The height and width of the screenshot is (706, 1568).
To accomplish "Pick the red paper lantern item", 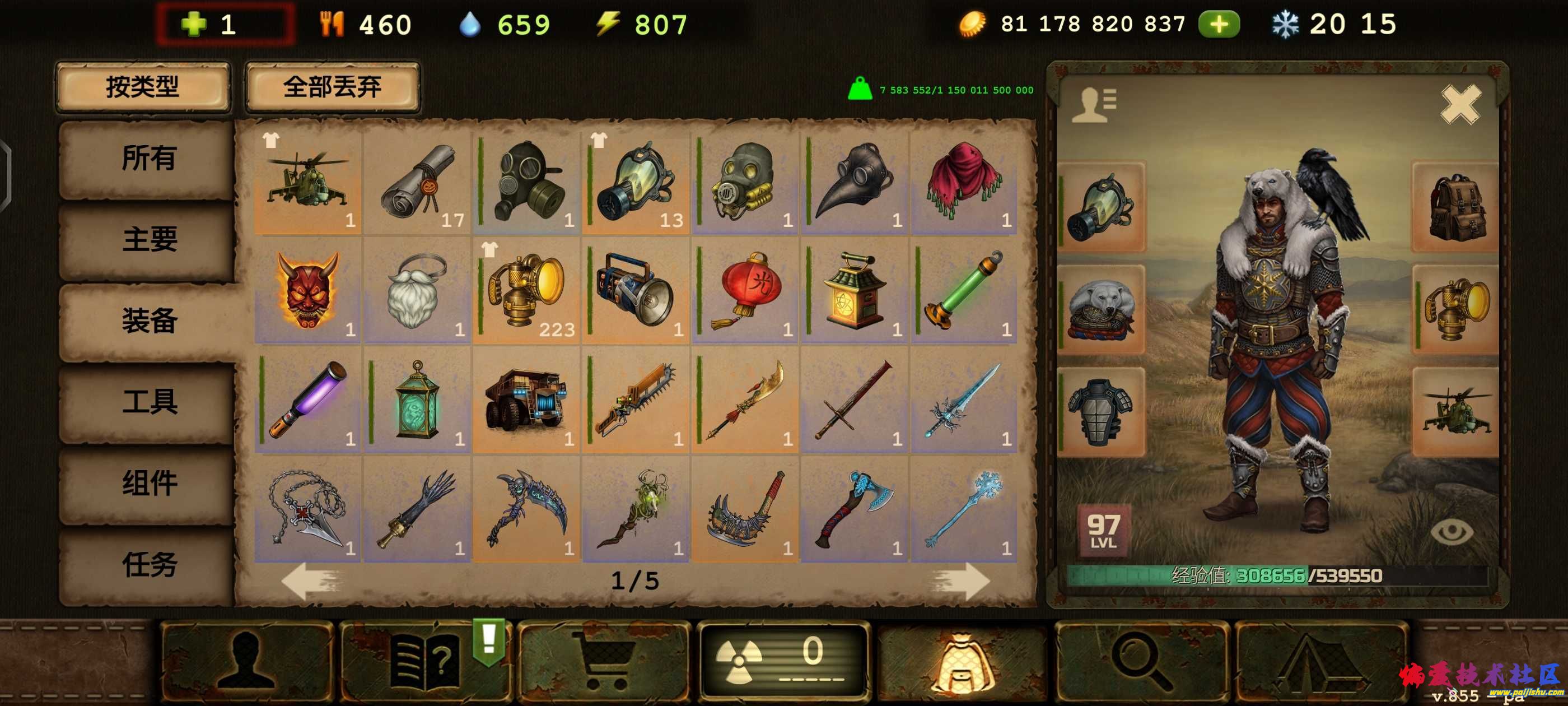I will 744,292.
